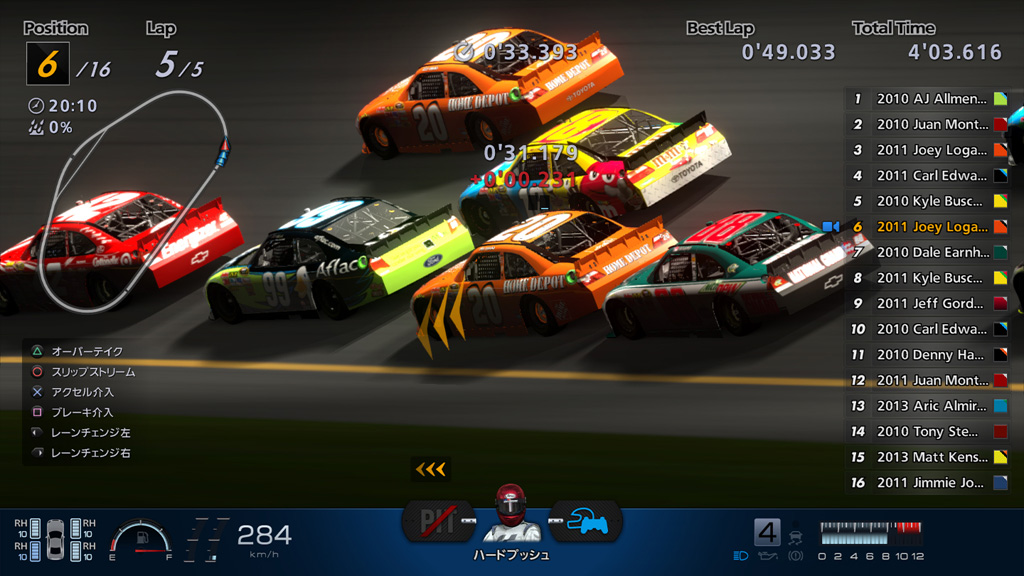1024x576 pixels.
Task: Choose Tony Stewart in the standings
Action: pyautogui.click(x=930, y=432)
